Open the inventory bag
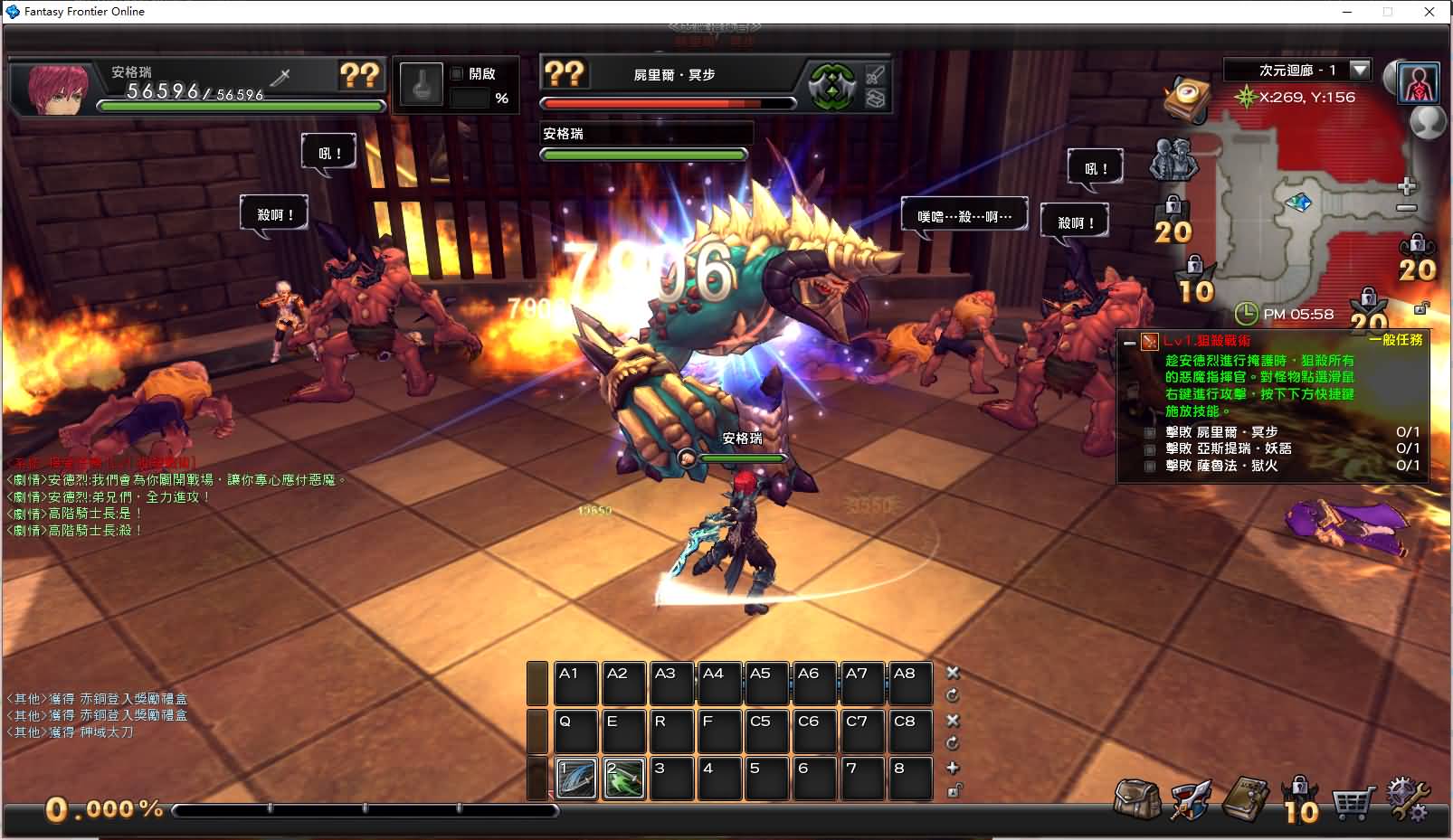This screenshot has width=1453, height=840. [x=1137, y=799]
